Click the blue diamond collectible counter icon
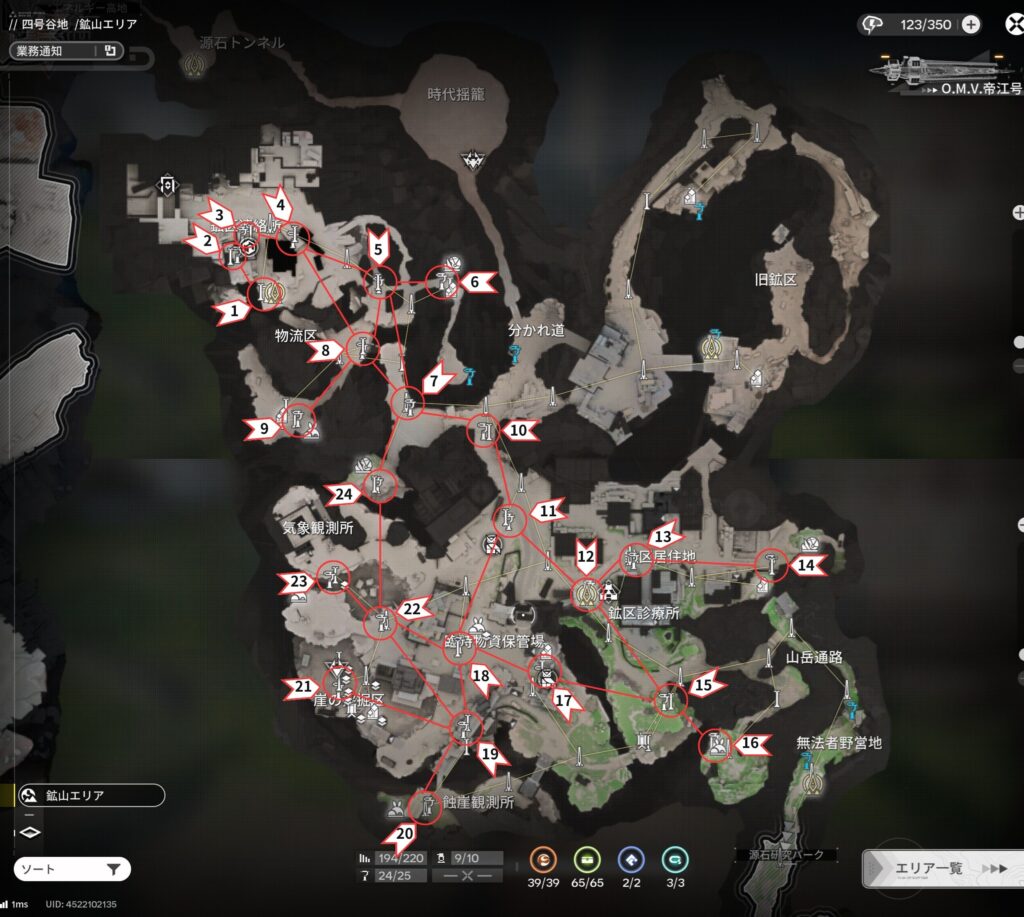 click(x=631, y=859)
